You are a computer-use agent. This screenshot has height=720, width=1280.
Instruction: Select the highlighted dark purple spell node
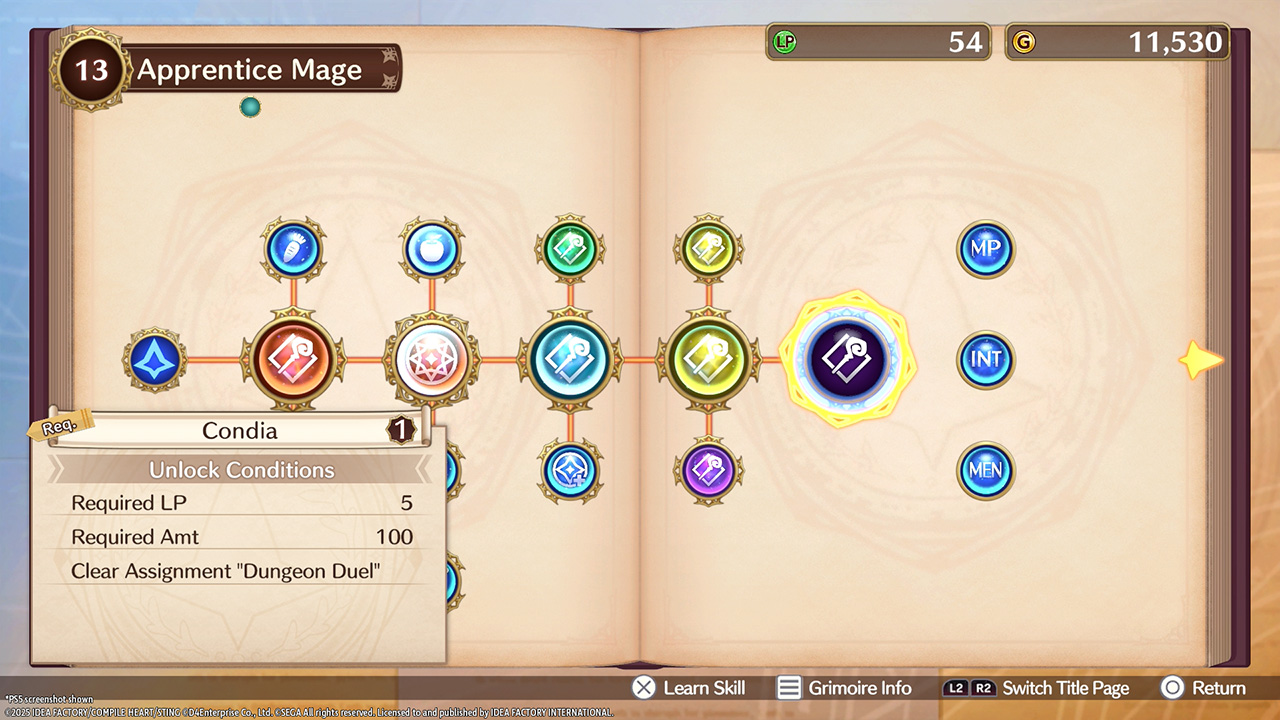pyautogui.click(x=847, y=360)
